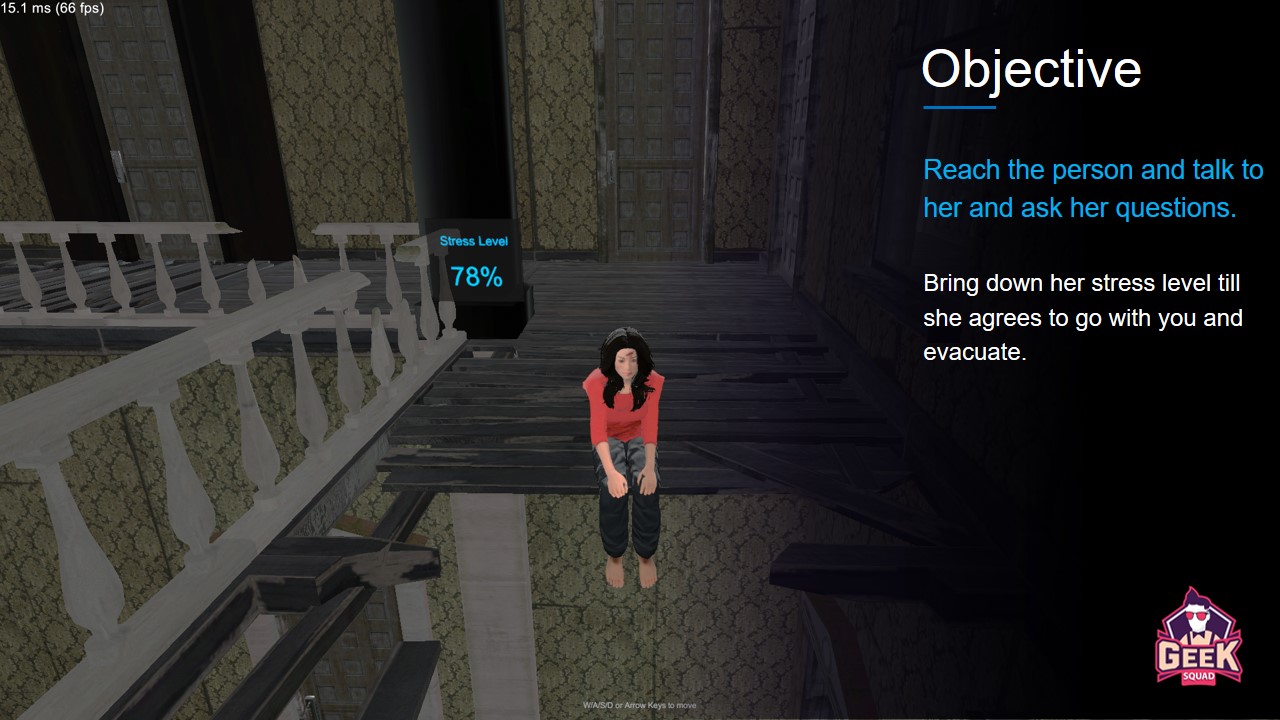Click the cyan 78% stress percentage readout
This screenshot has width=1280, height=720.
(475, 277)
